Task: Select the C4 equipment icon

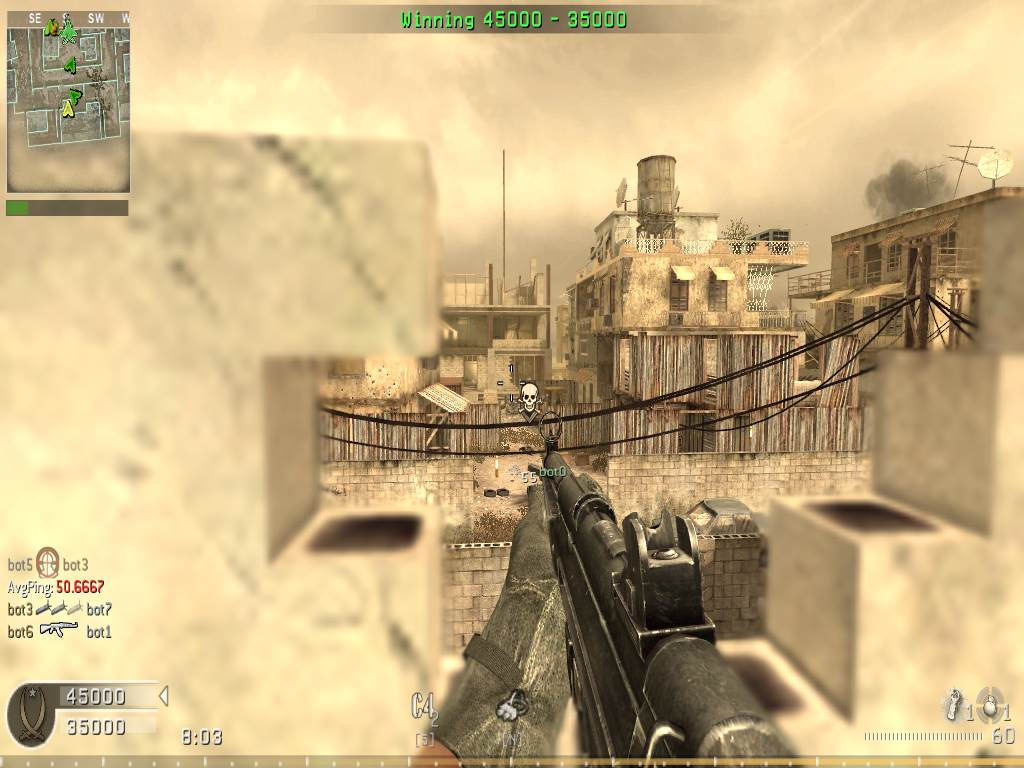Action: coord(424,707)
